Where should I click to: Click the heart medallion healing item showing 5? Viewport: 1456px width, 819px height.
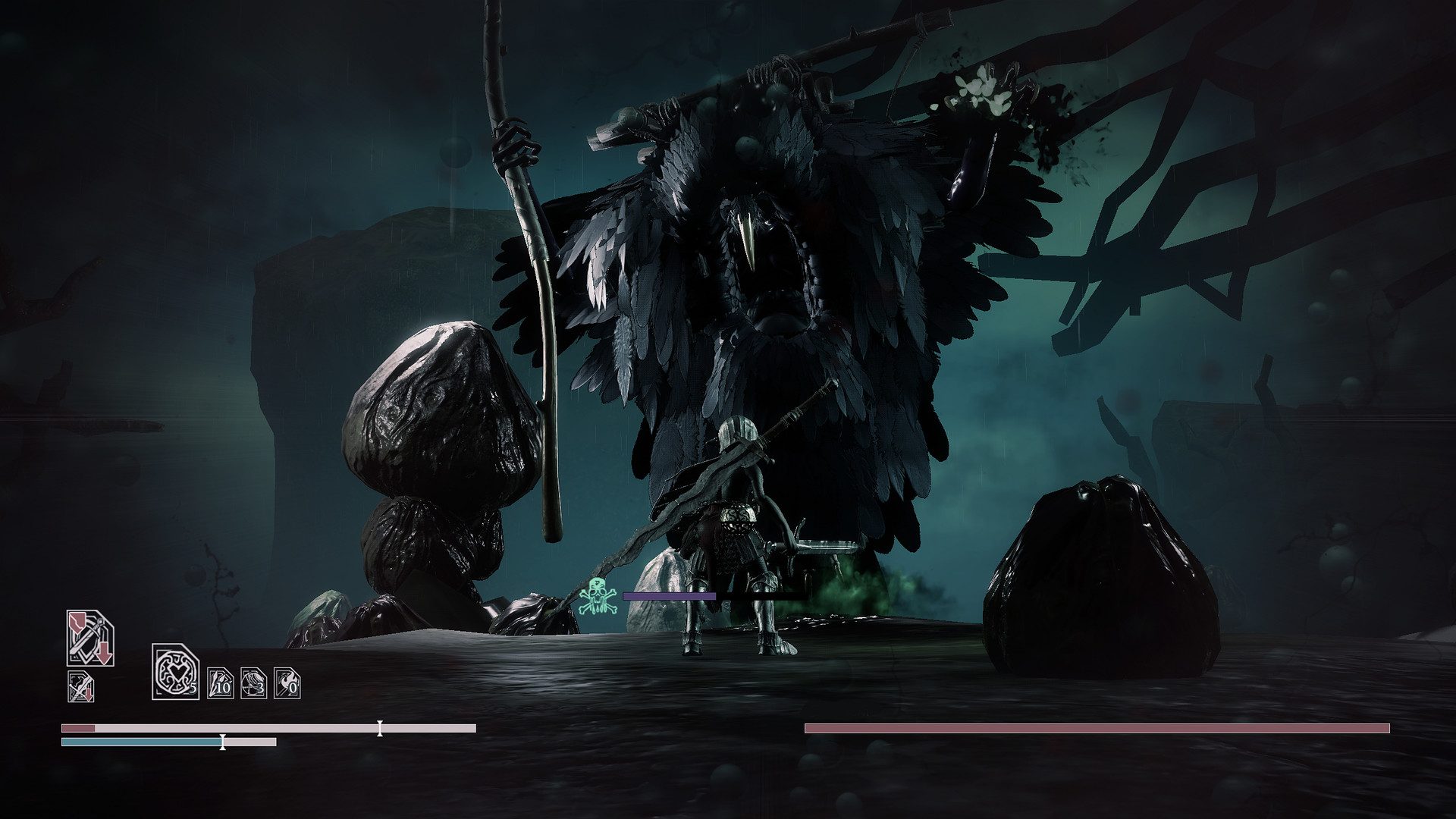174,673
